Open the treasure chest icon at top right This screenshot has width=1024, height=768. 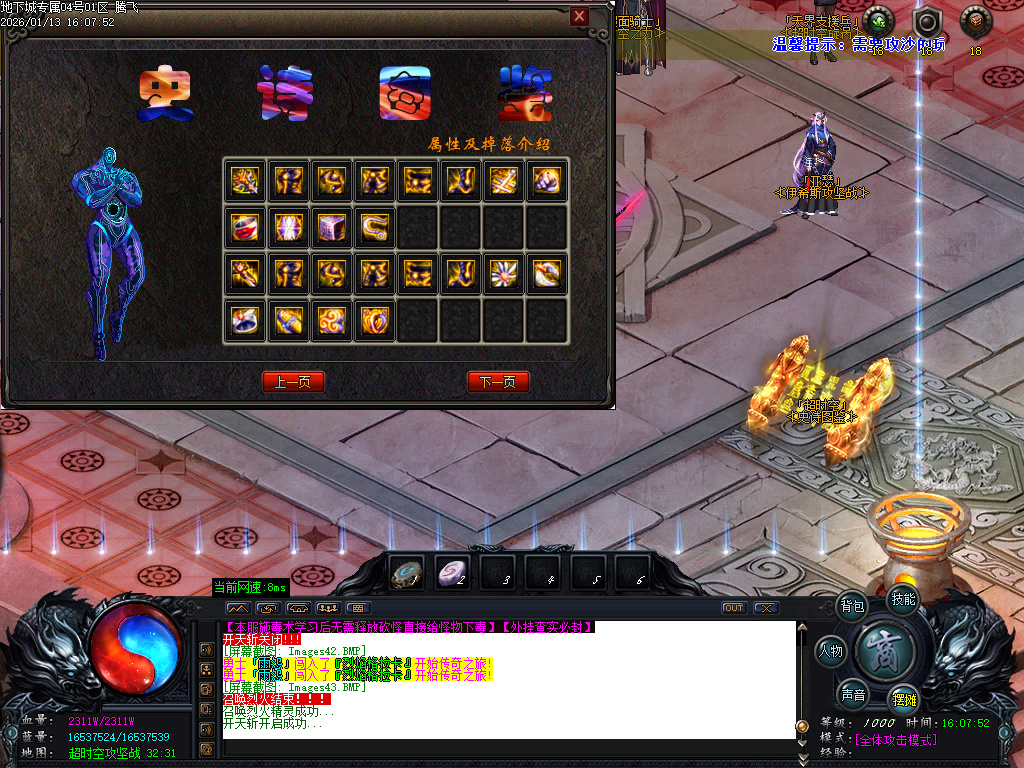(974, 20)
